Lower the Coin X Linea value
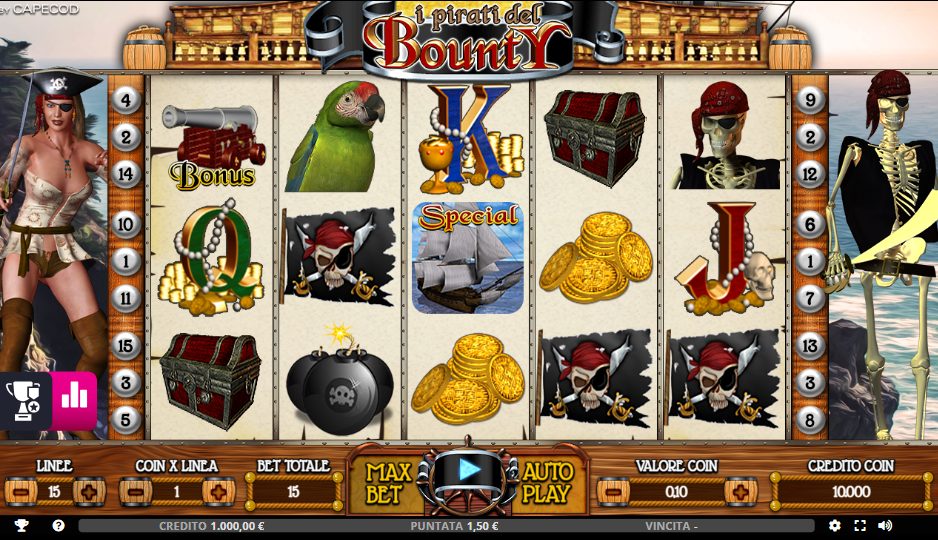The width and height of the screenshot is (938, 540). click(135, 491)
